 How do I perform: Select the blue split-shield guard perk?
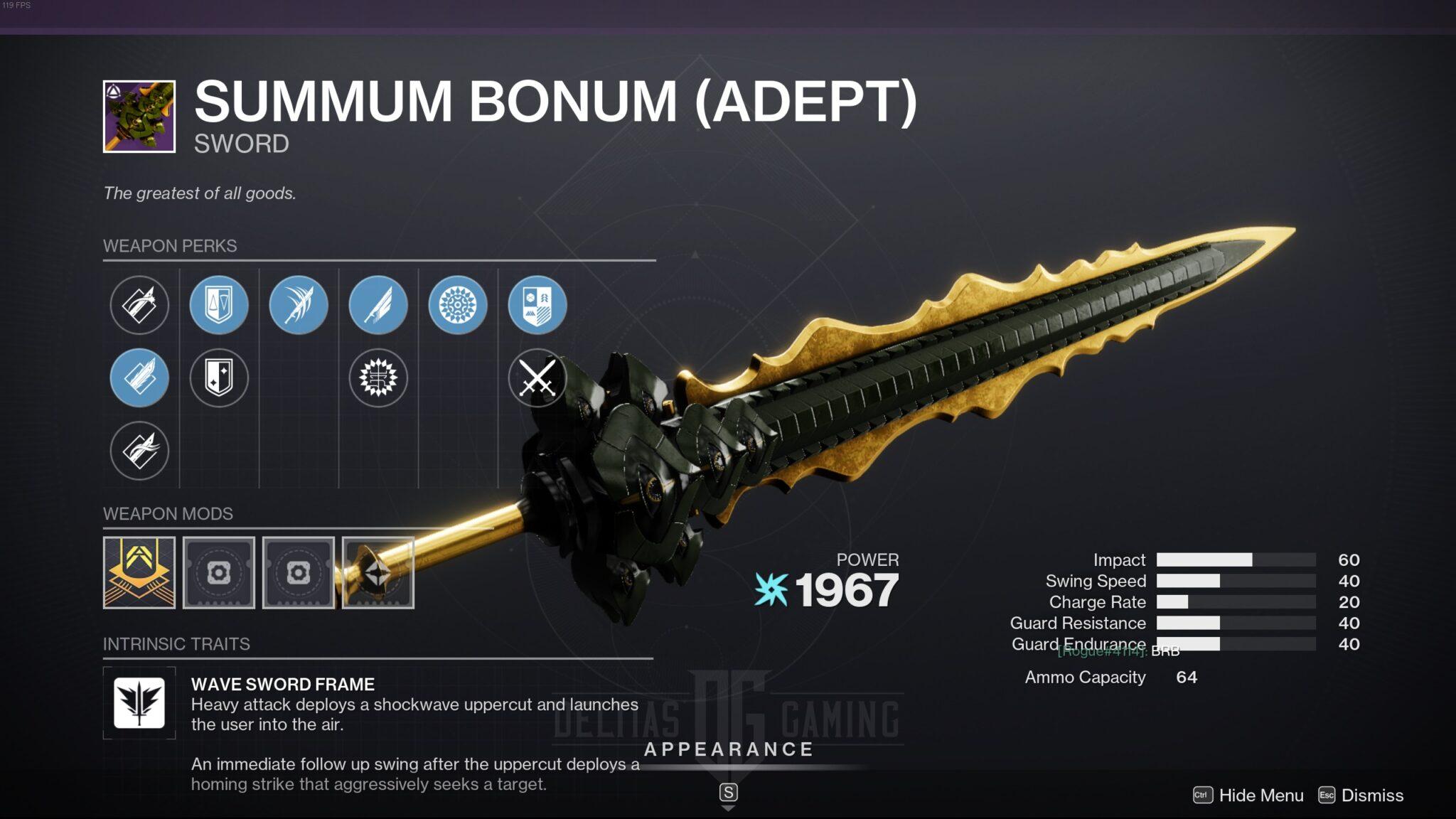[219, 306]
